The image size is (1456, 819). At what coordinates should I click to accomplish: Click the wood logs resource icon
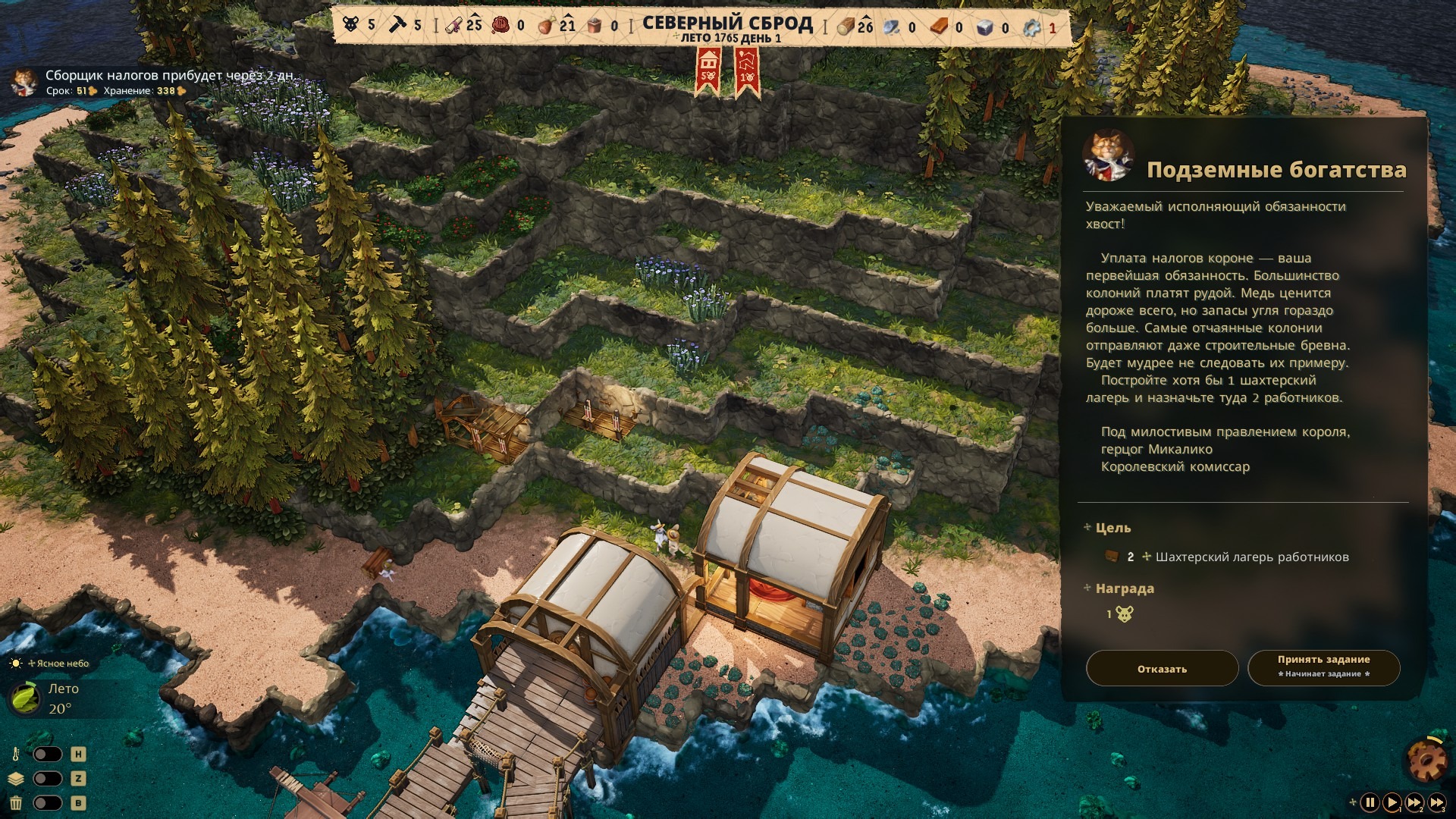tap(846, 27)
